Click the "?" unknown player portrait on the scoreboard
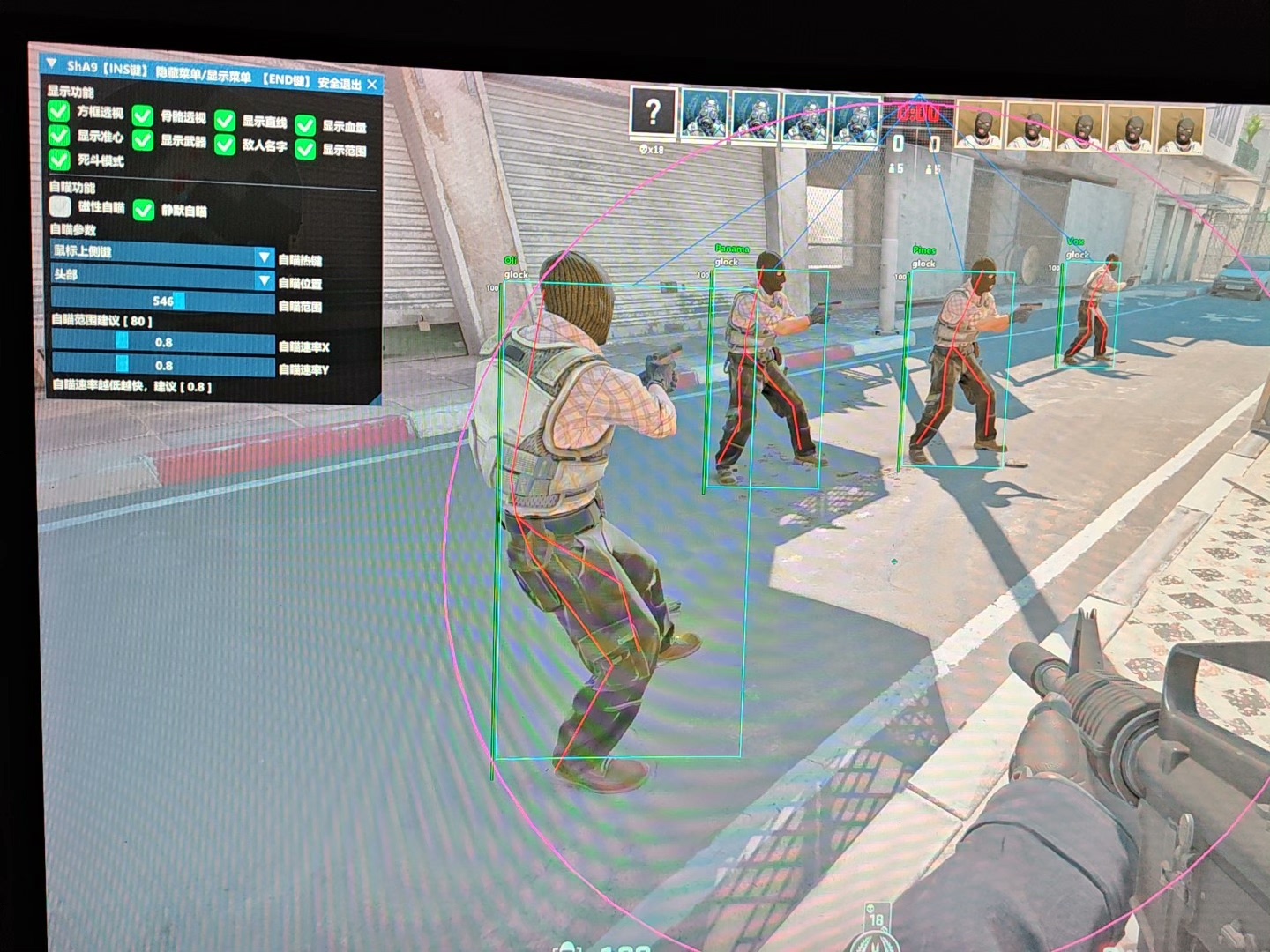The height and width of the screenshot is (952, 1270). pos(653,113)
